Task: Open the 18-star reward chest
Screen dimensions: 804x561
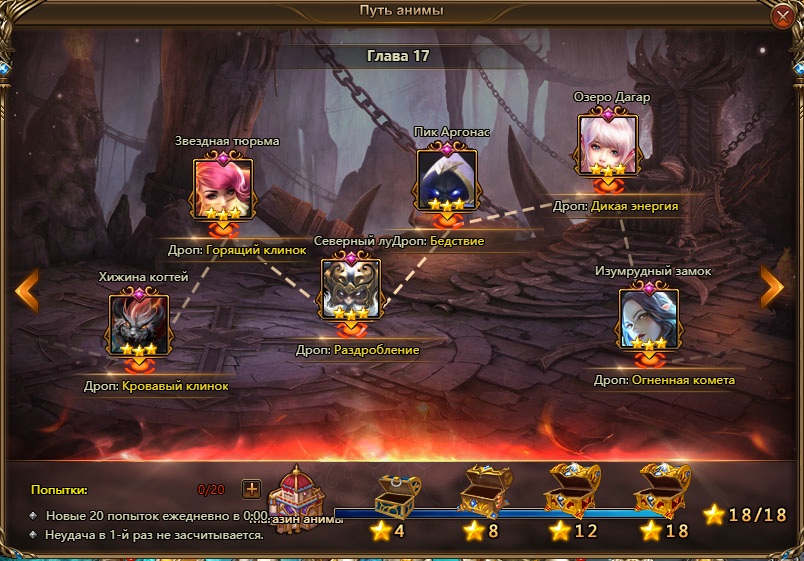Action: 662,490
